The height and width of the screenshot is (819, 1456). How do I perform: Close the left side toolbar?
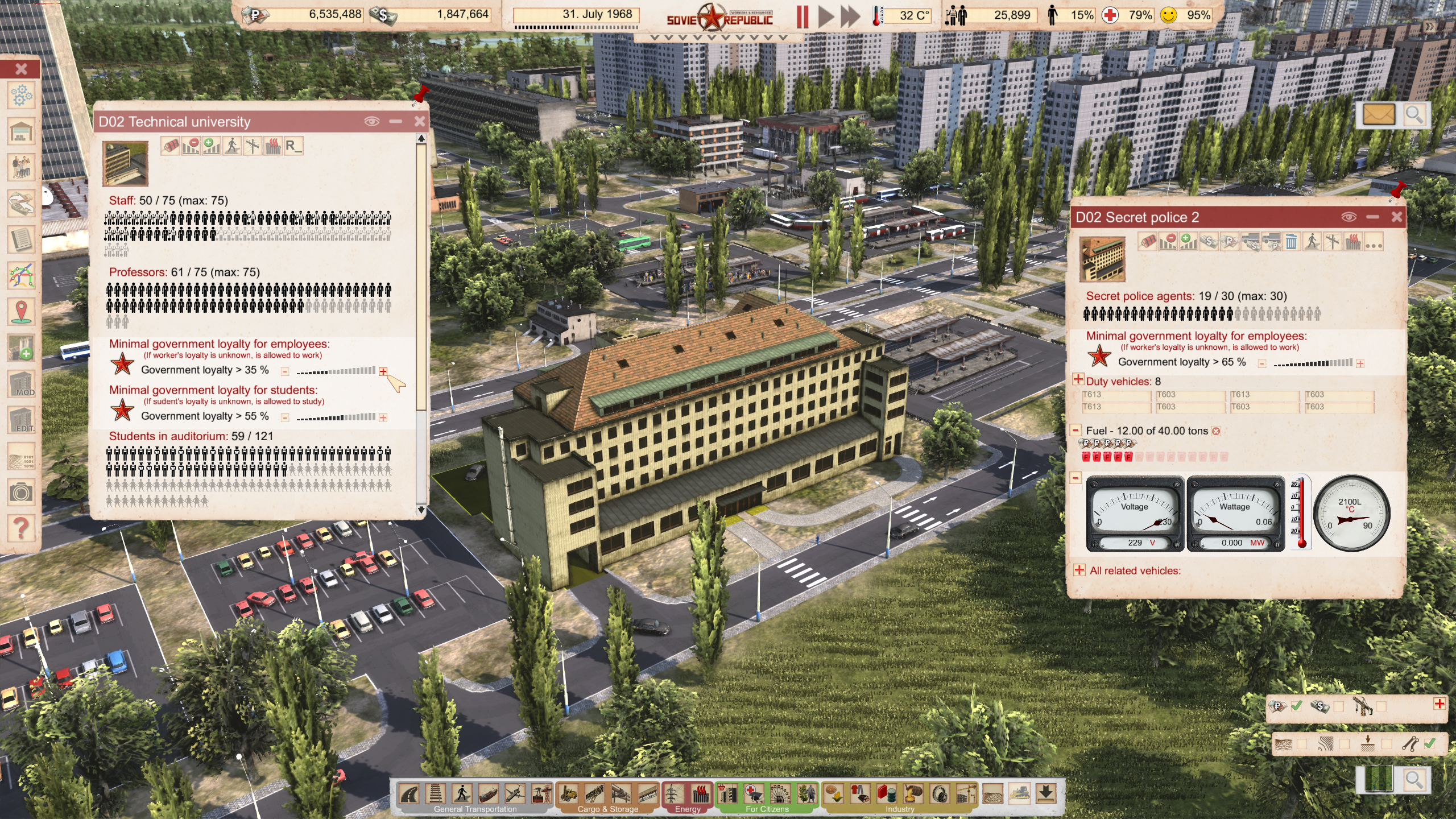pyautogui.click(x=21, y=69)
